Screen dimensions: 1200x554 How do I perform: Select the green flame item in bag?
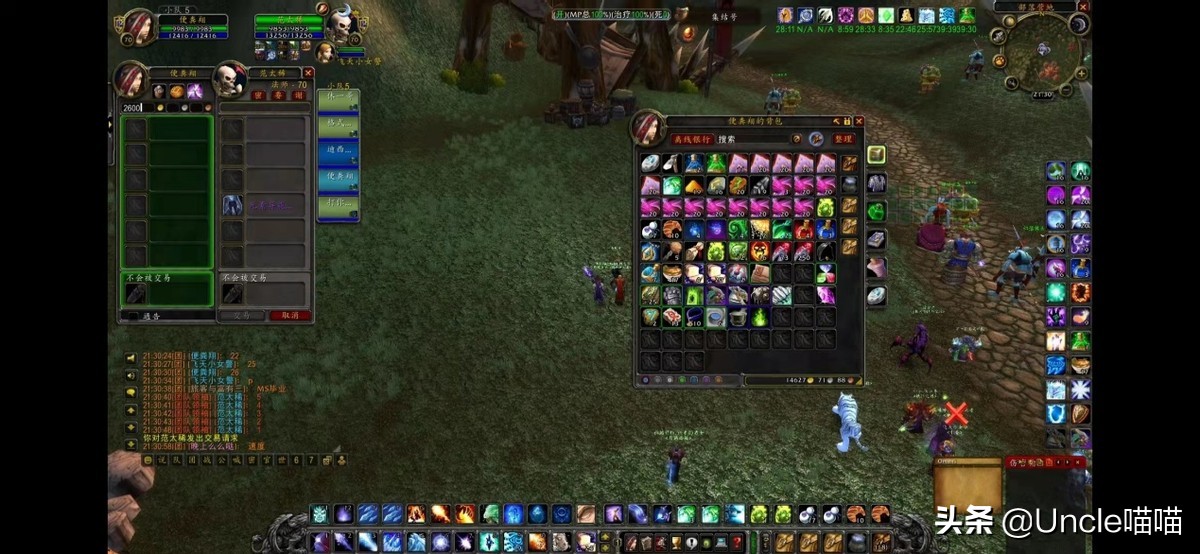pos(760,317)
